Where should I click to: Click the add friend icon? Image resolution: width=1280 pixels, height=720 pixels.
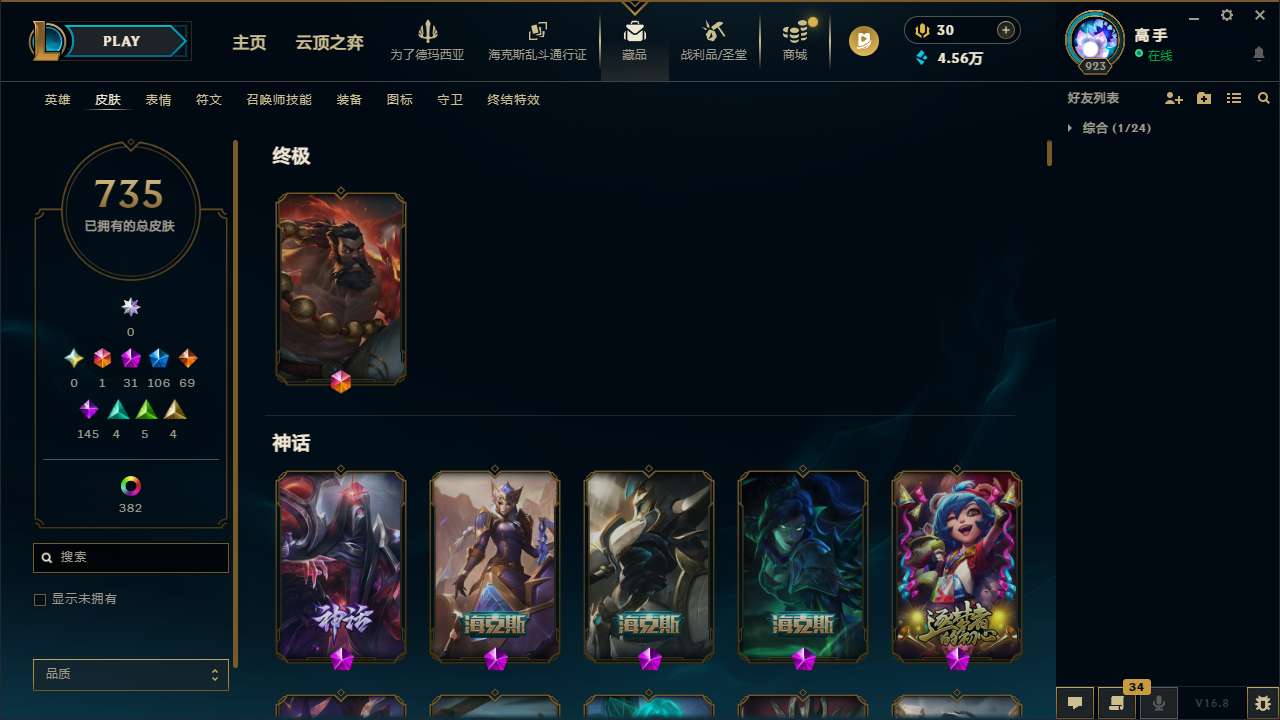coord(1174,98)
